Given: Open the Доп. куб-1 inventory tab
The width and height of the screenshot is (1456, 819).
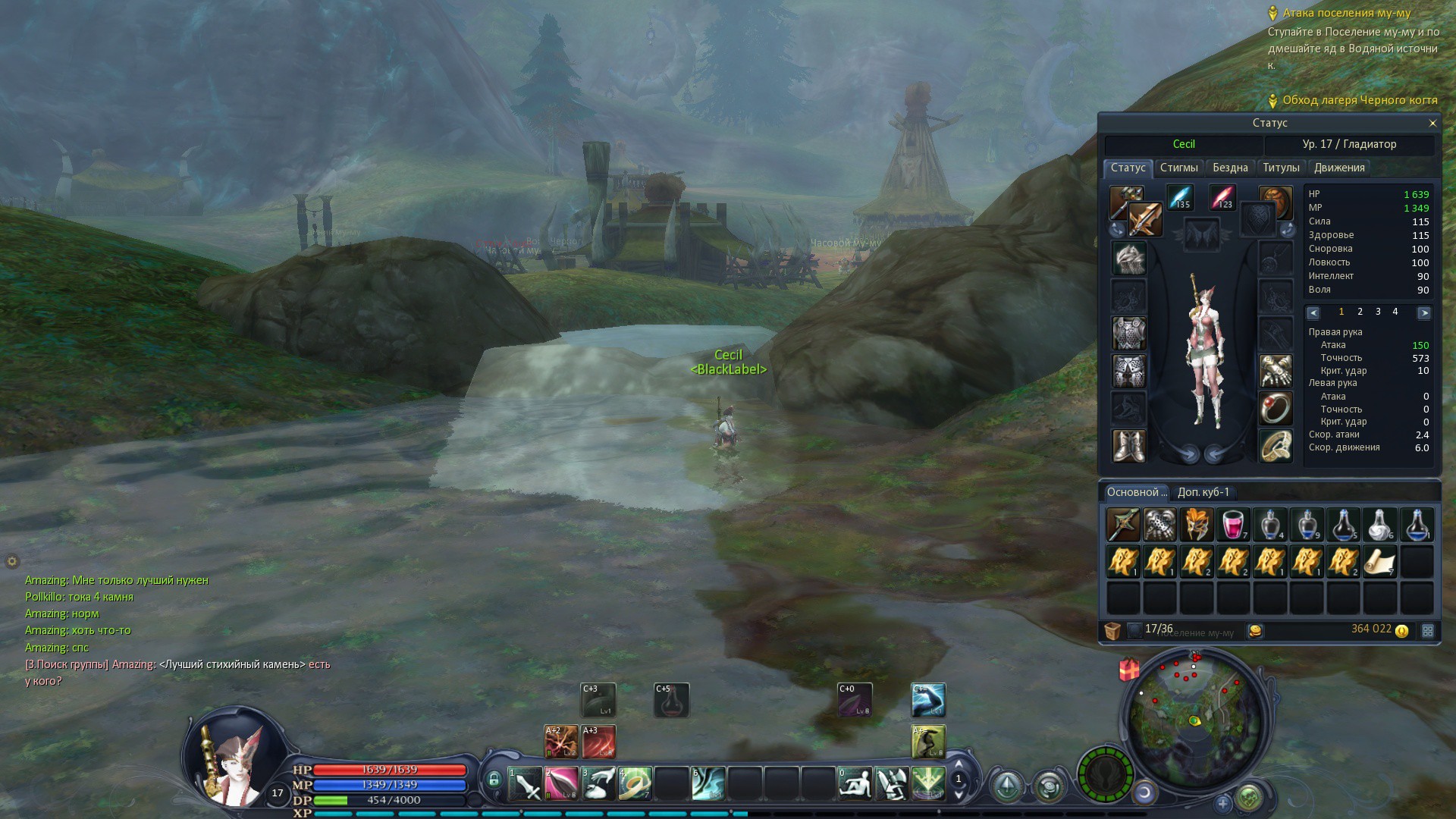Looking at the screenshot, I should (x=1203, y=492).
